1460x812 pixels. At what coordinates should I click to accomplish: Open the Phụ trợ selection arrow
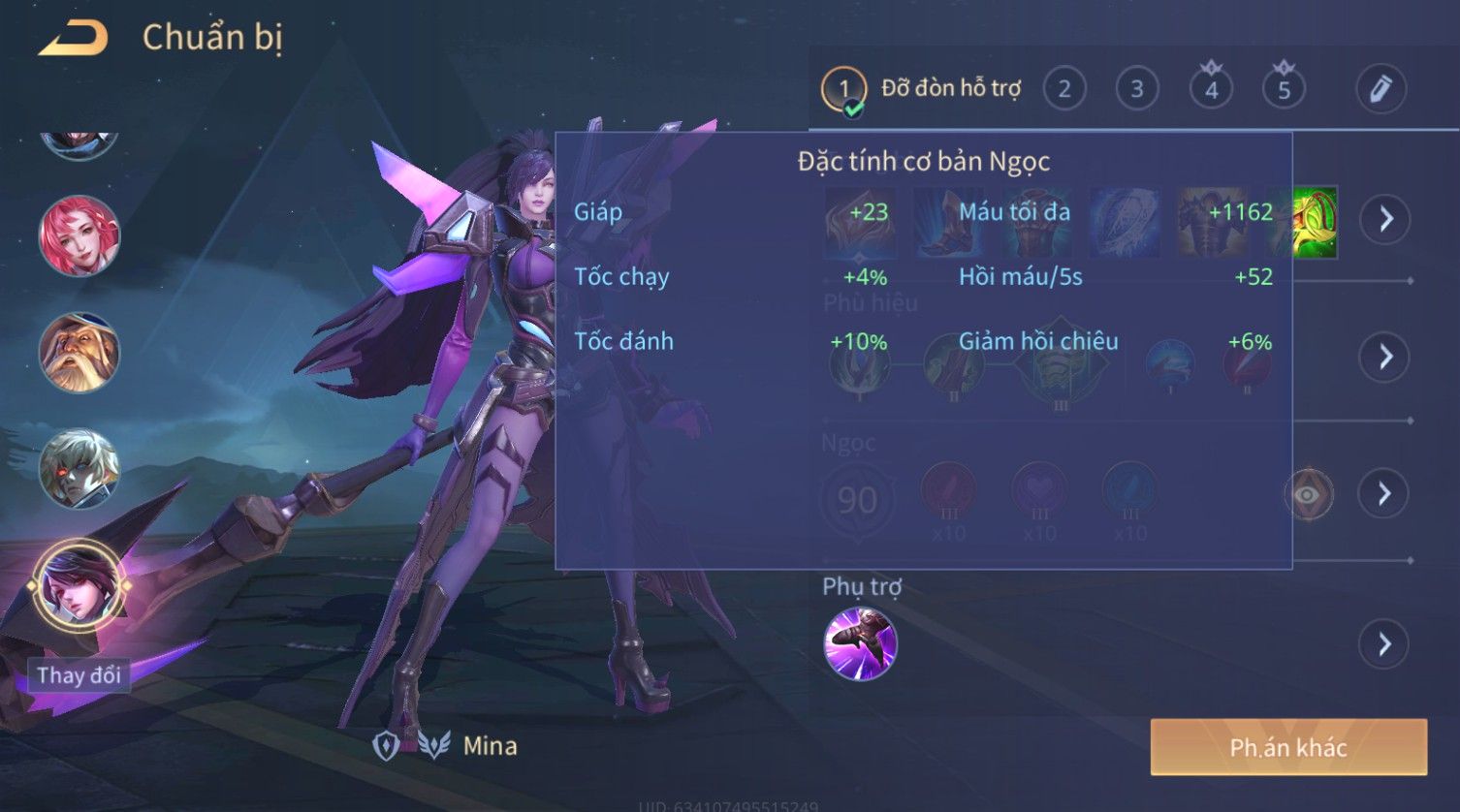click(1385, 644)
